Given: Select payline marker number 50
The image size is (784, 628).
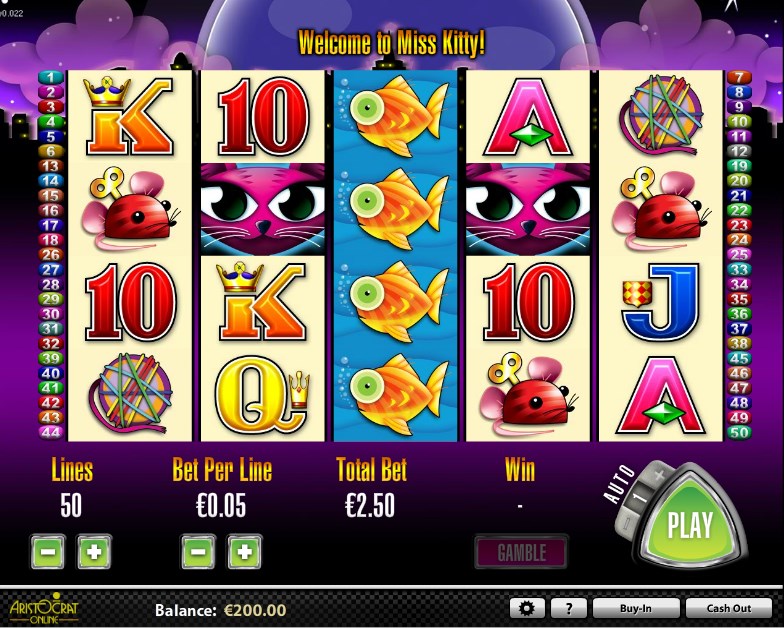Looking at the screenshot, I should (x=739, y=432).
